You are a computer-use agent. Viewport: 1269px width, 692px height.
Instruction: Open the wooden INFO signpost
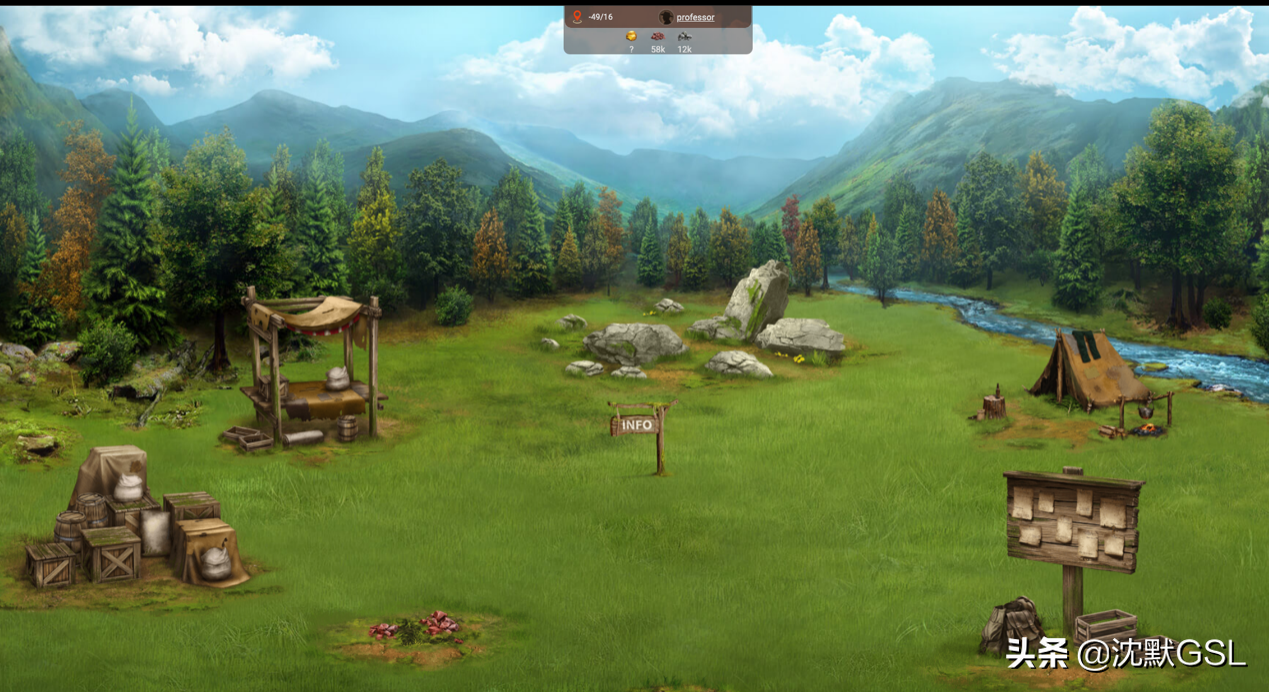click(637, 425)
